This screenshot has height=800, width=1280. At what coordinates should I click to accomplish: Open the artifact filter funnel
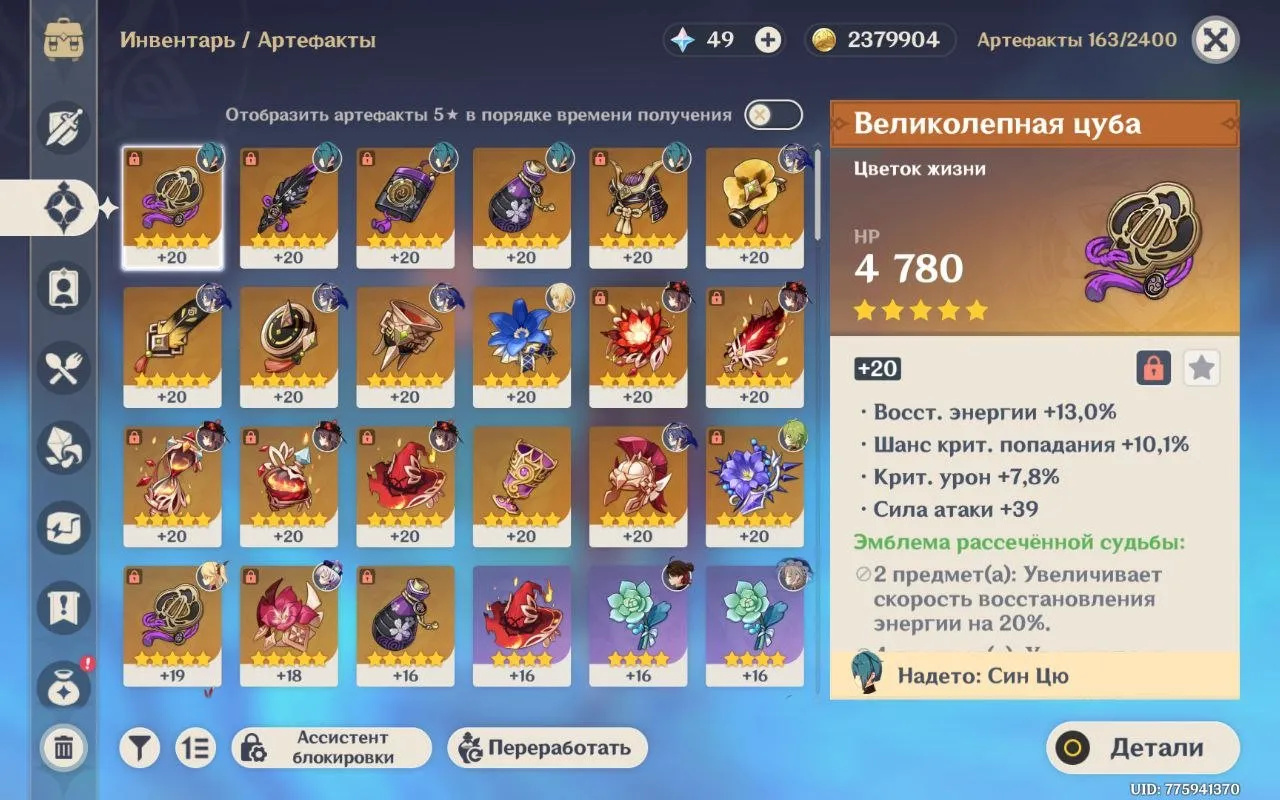pyautogui.click(x=140, y=747)
